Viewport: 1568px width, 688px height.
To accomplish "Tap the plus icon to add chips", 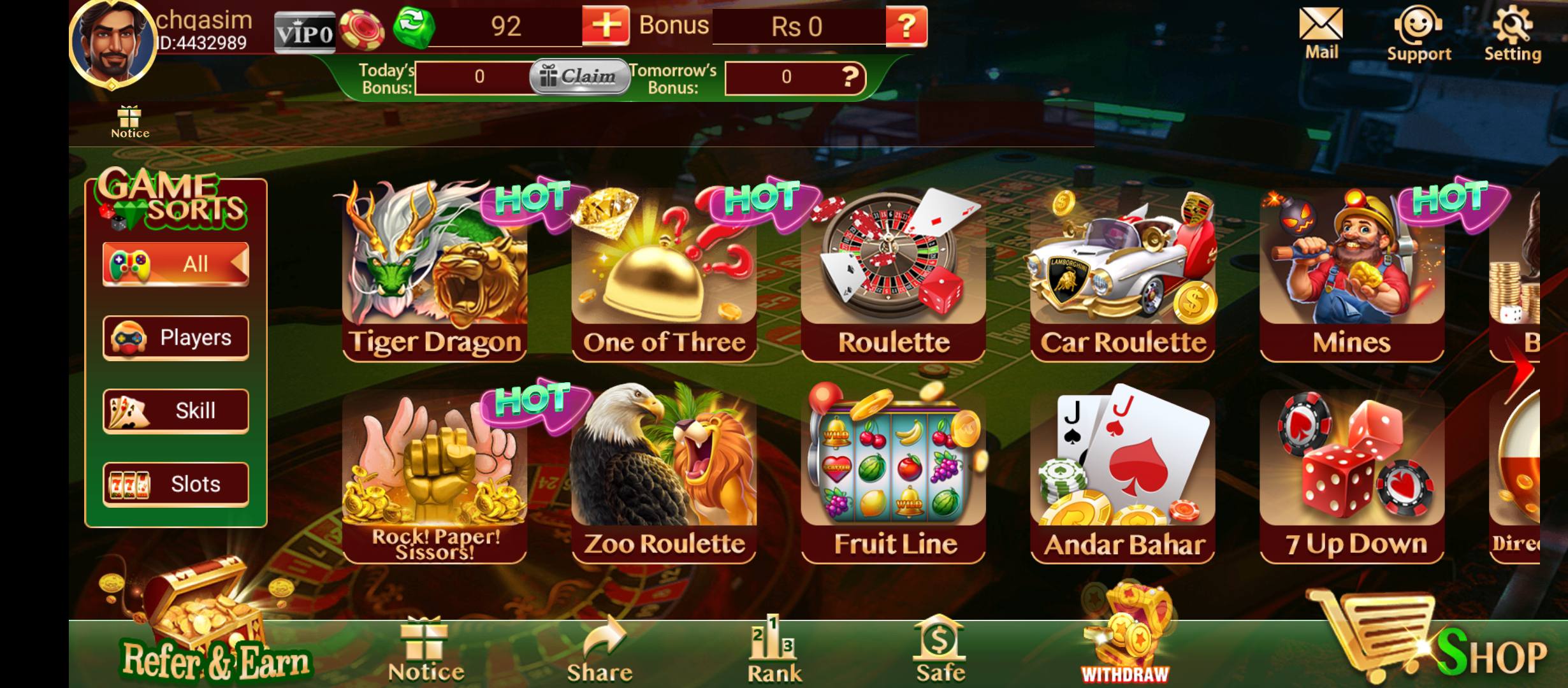I will pyautogui.click(x=606, y=27).
